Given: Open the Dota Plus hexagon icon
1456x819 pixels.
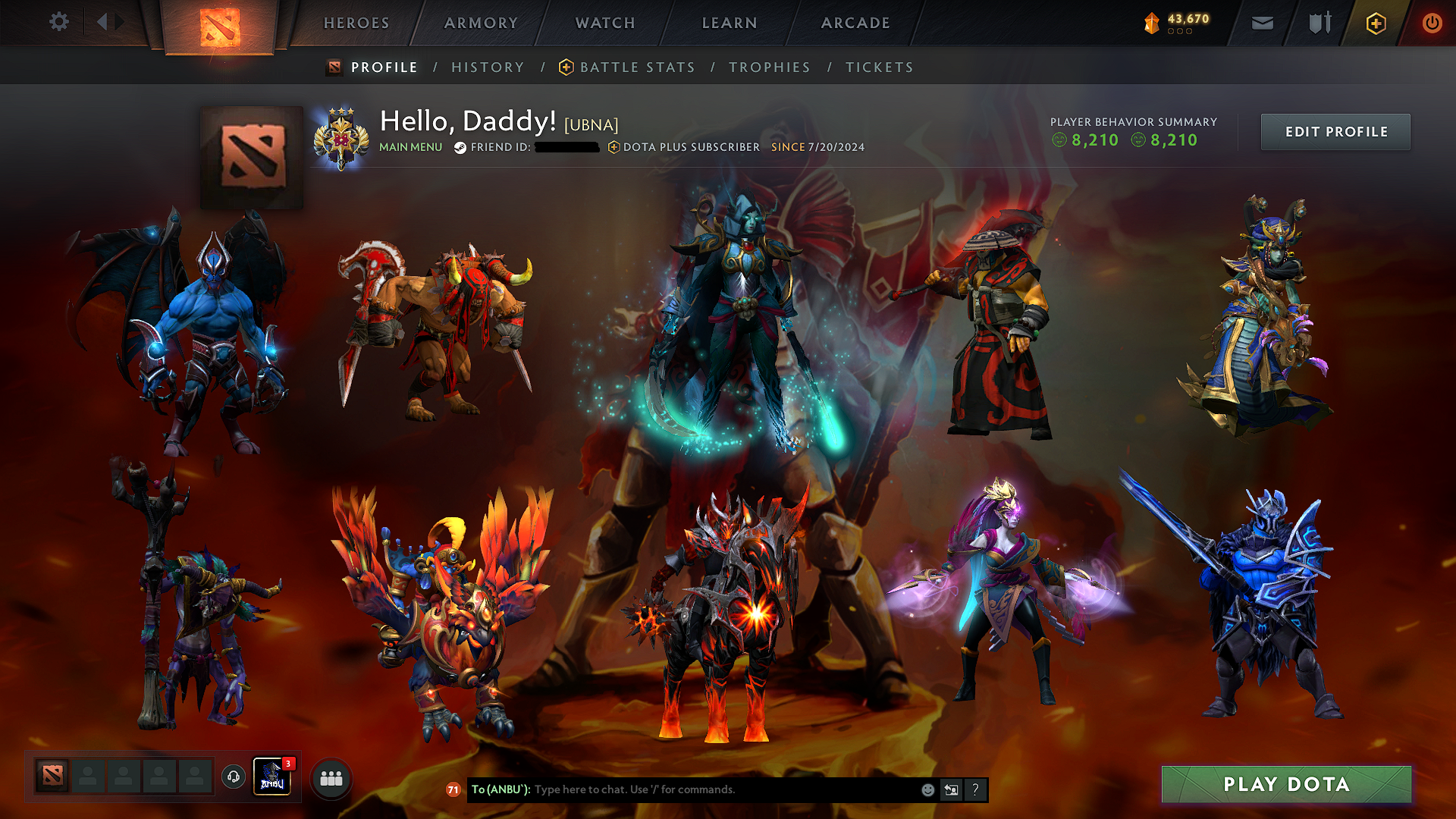Looking at the screenshot, I should coord(1375,23).
